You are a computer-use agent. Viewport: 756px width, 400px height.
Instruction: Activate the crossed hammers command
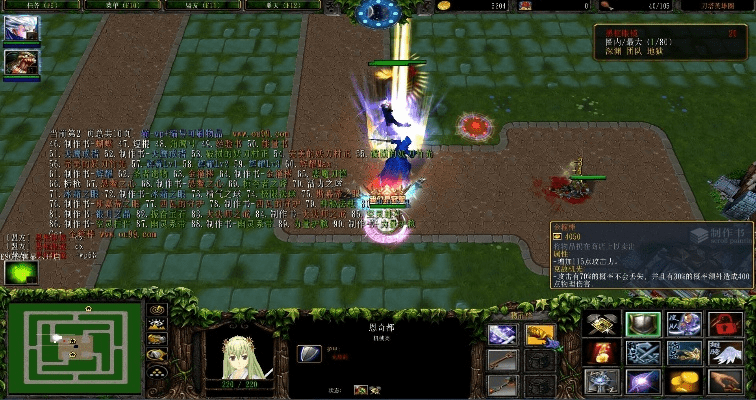[599, 324]
